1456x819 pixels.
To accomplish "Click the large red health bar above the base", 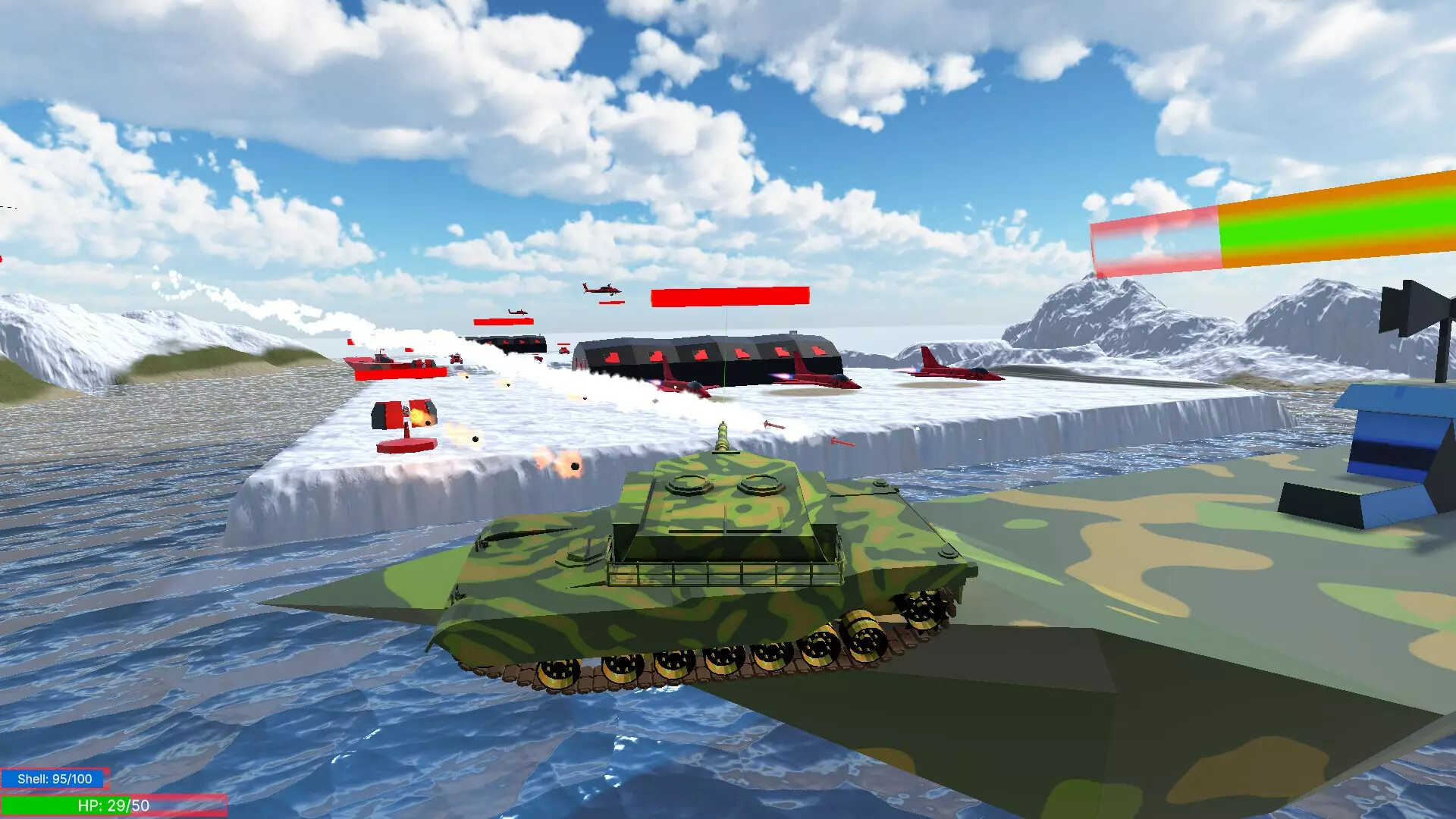I will [730, 296].
